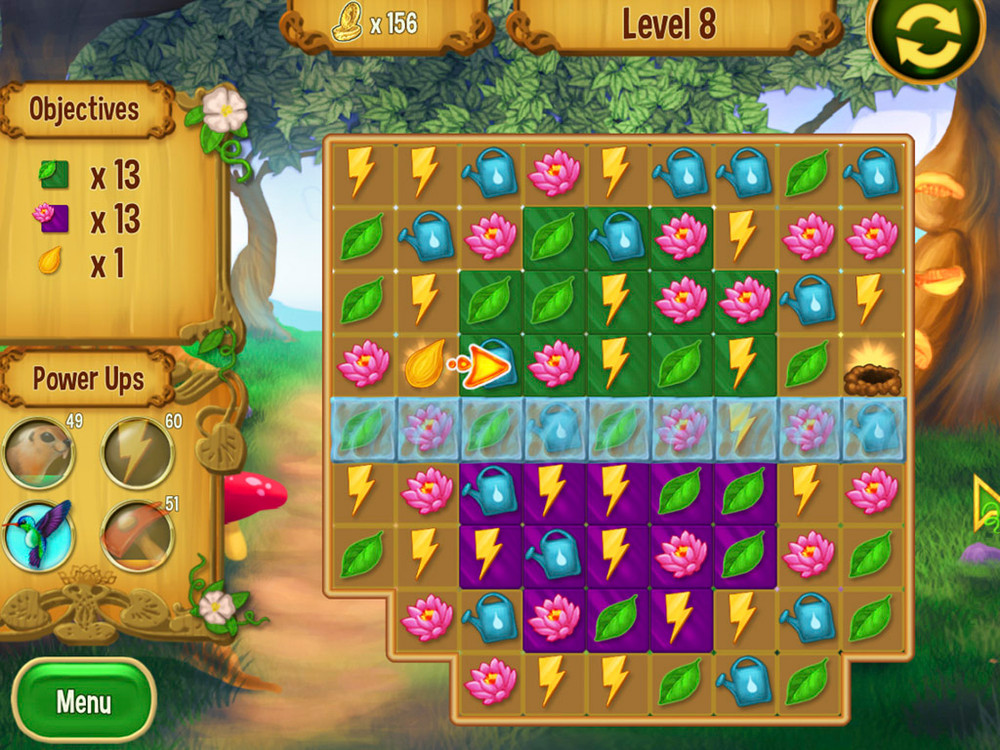Click the watering can under the orange arrow

point(494,363)
